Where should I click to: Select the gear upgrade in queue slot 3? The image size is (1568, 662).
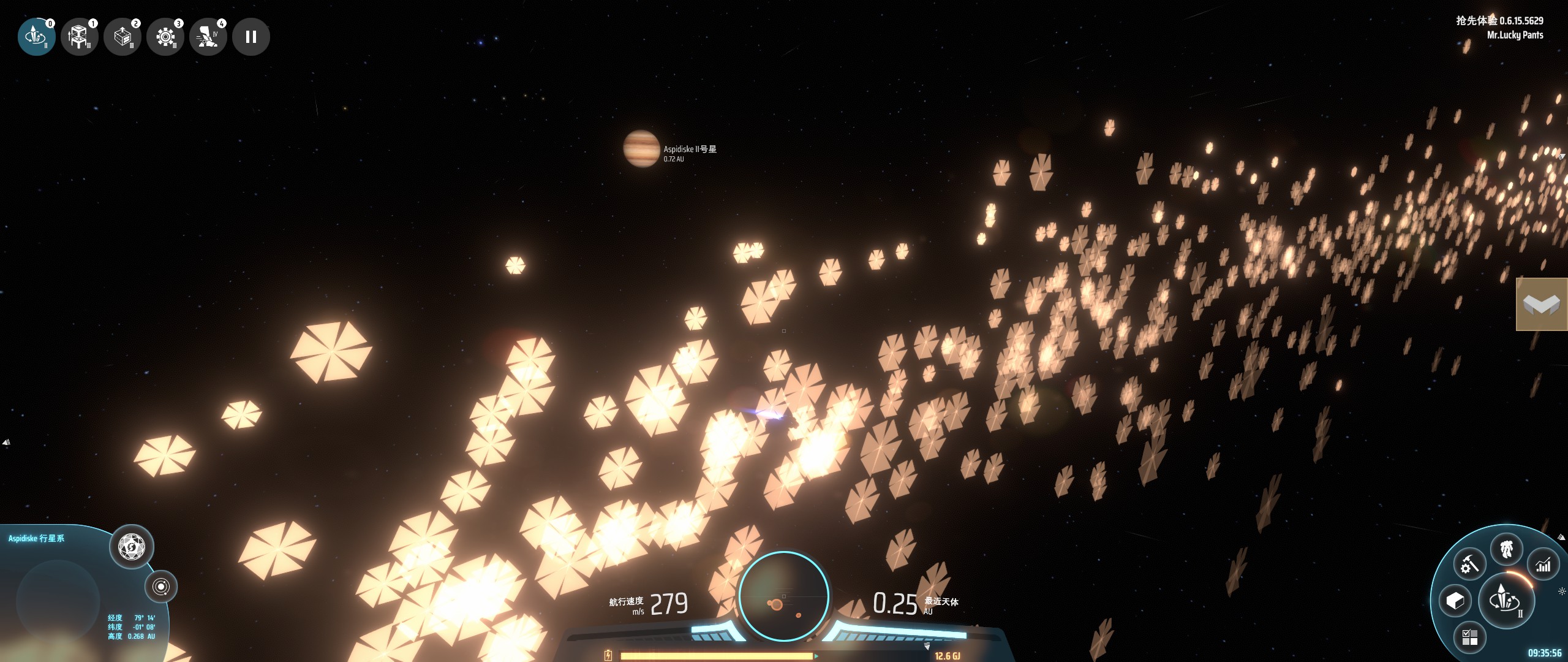click(x=165, y=37)
